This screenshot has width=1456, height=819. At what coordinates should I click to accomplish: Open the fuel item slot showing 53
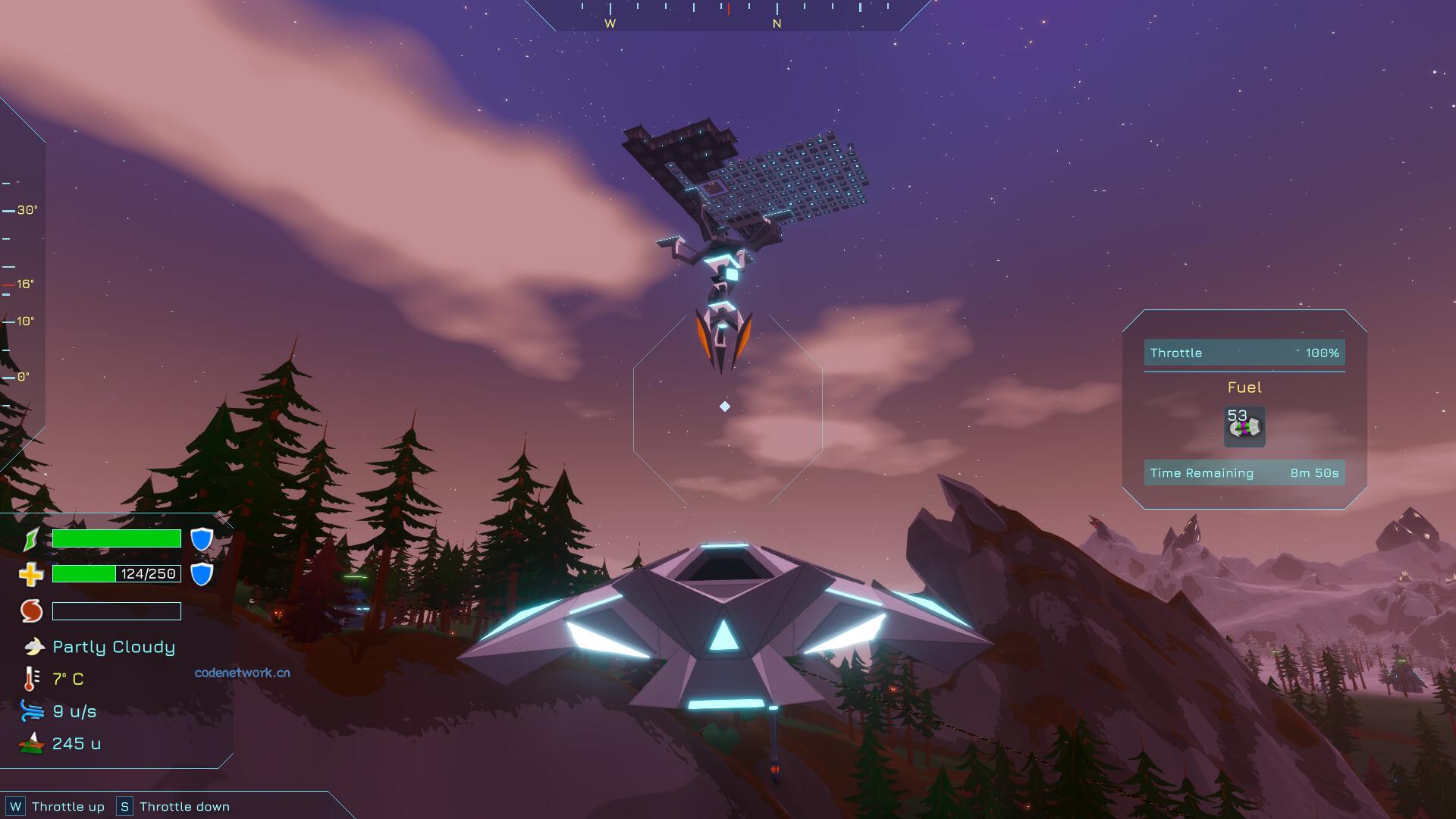click(x=1244, y=426)
